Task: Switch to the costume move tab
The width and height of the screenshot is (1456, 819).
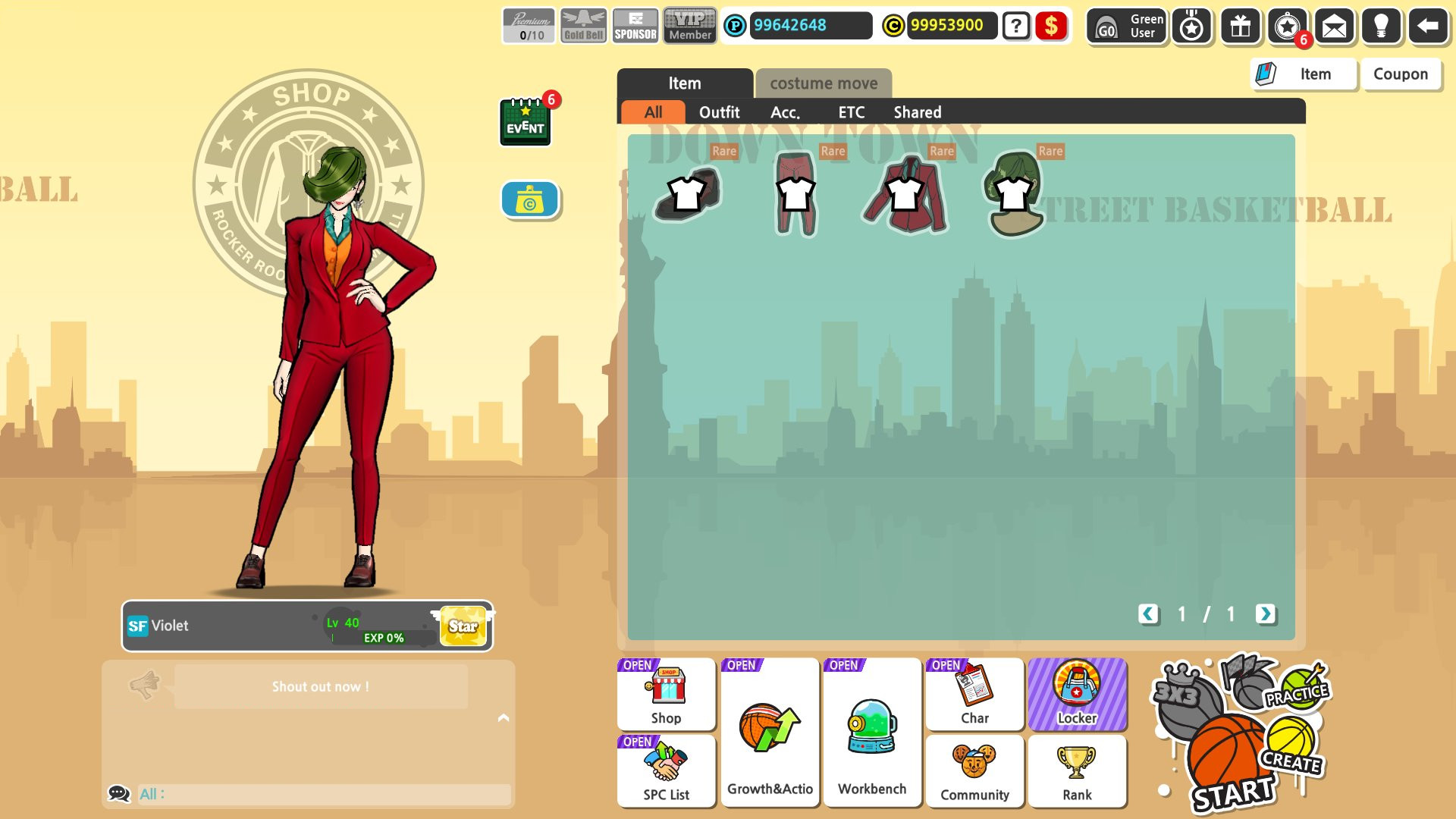Action: point(823,84)
